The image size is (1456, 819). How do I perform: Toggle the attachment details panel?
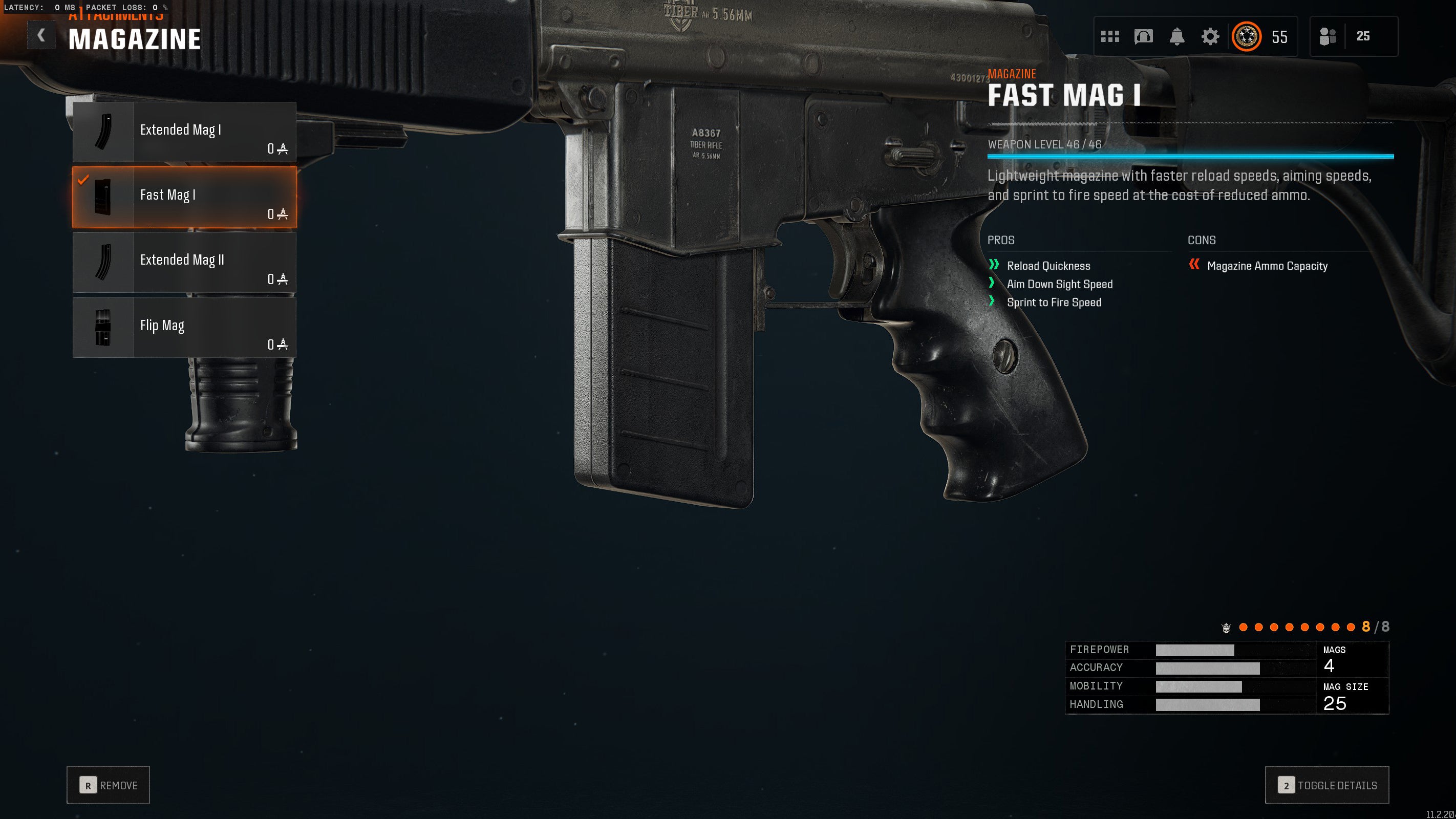coord(1326,785)
